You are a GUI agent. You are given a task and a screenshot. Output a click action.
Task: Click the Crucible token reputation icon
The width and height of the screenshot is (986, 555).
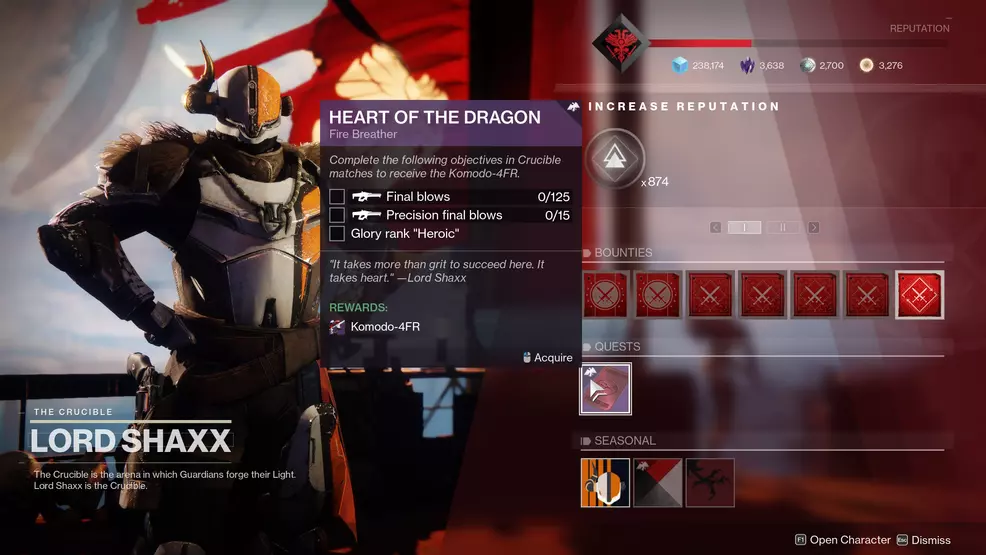coord(614,159)
